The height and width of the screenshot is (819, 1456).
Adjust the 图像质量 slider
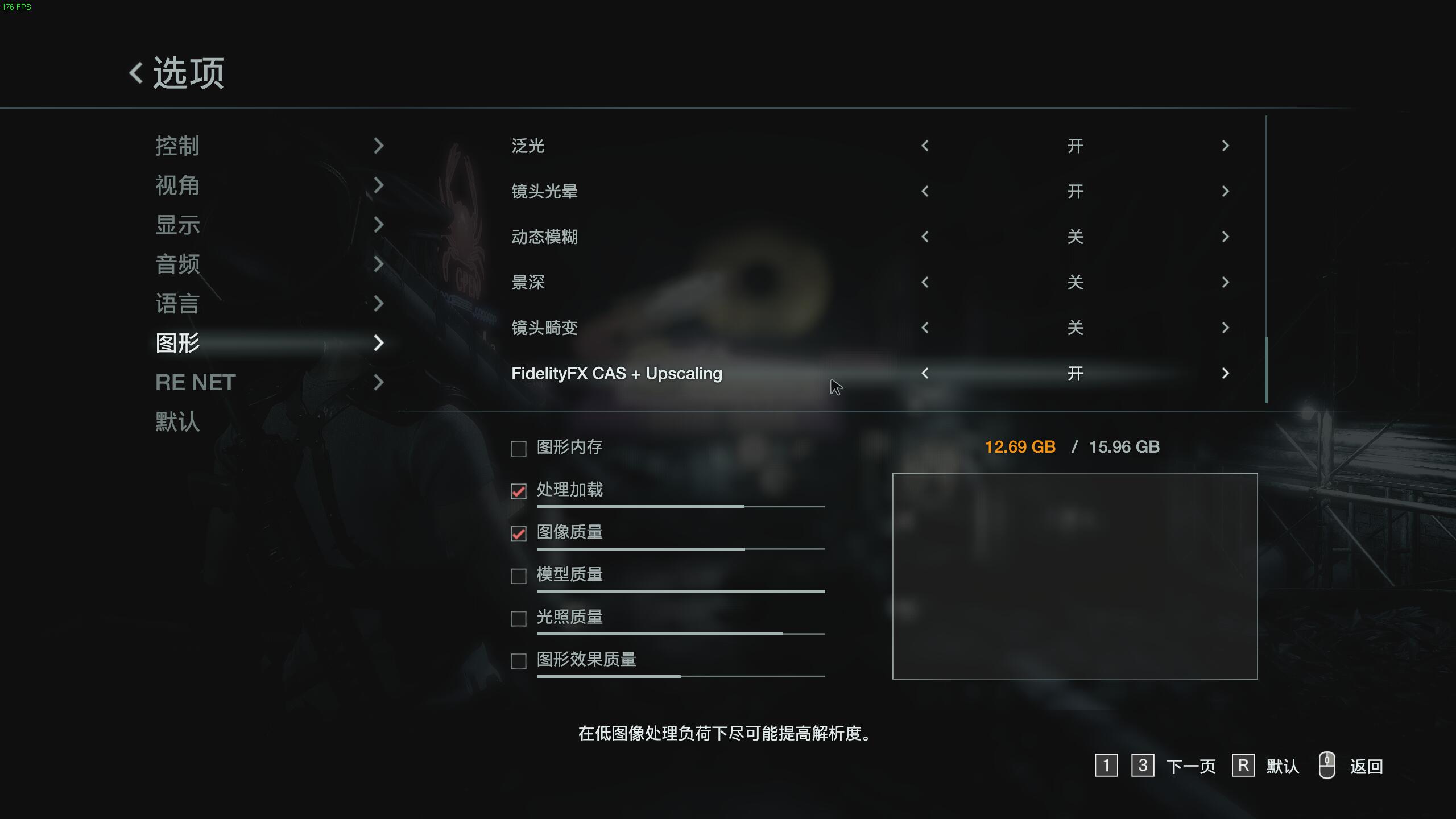[680, 549]
